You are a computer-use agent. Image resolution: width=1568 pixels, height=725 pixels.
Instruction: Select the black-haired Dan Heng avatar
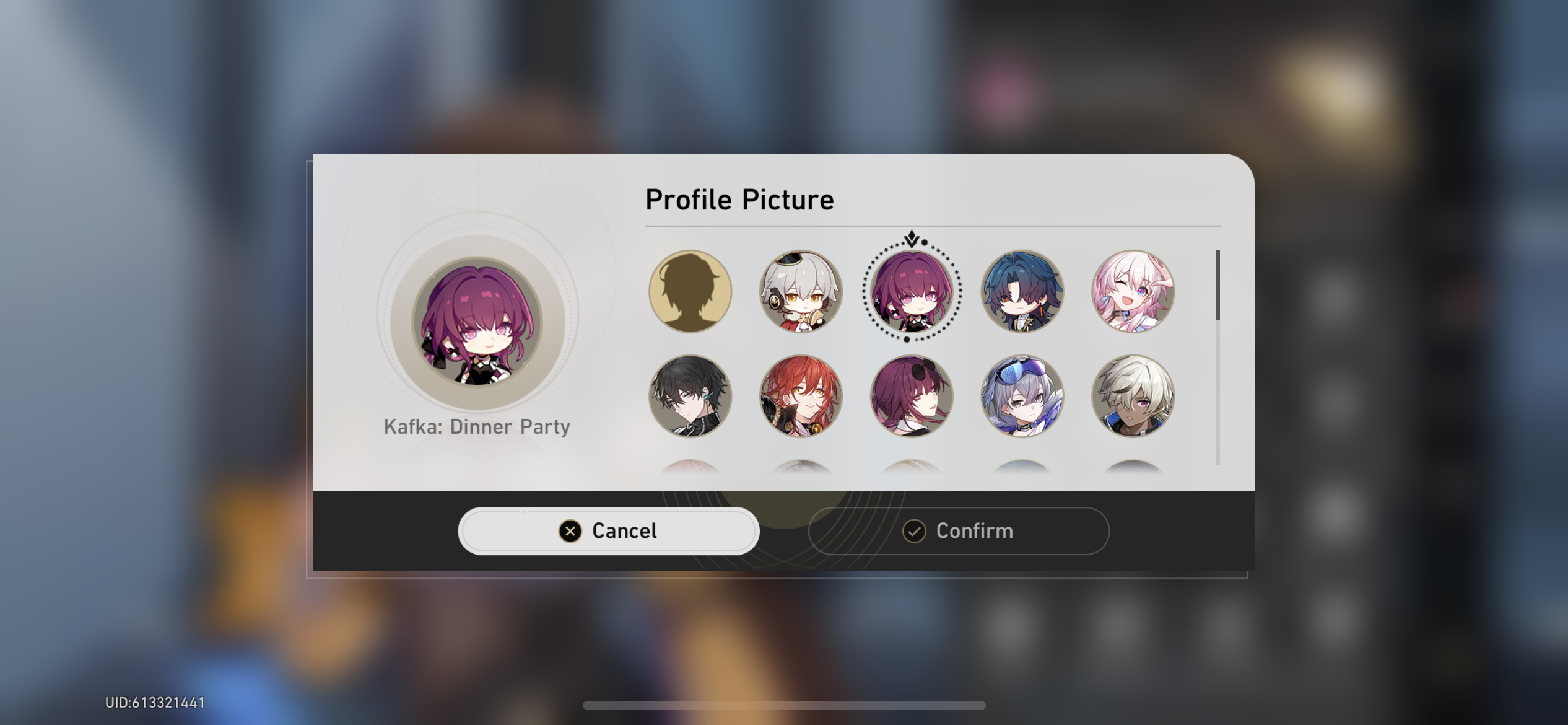click(x=689, y=398)
